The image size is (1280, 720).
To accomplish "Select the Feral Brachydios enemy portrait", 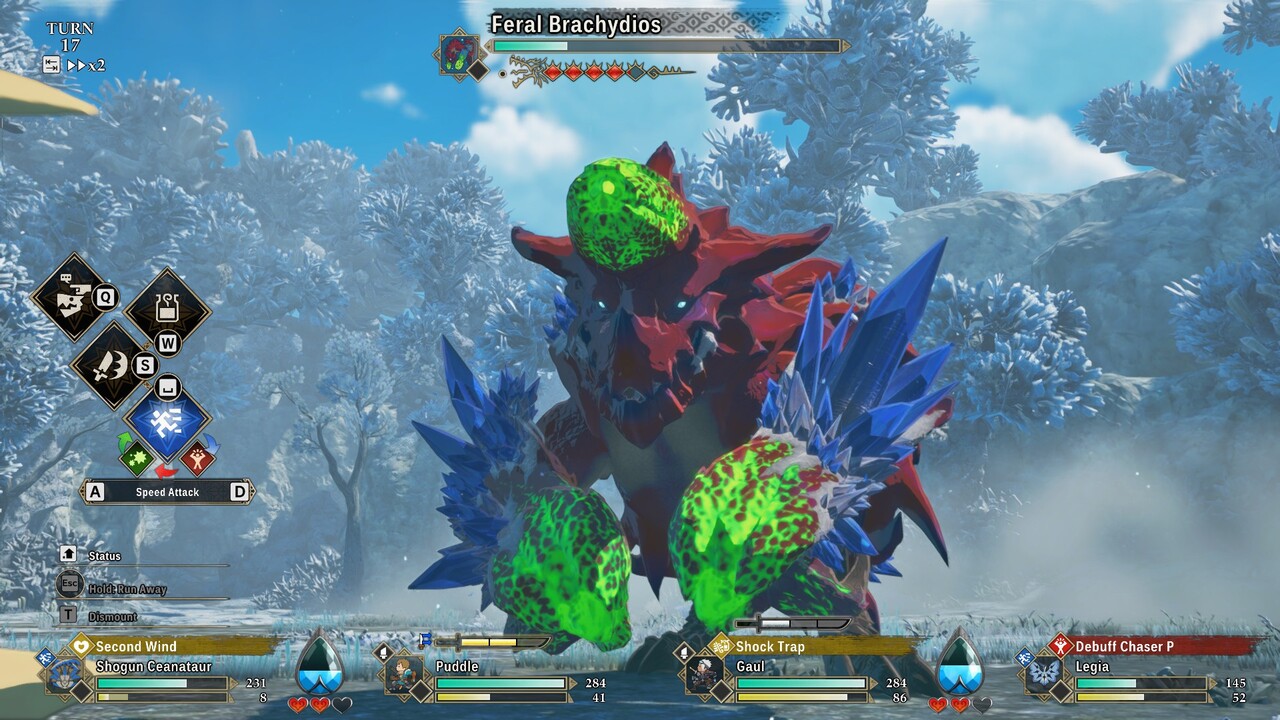I will pyautogui.click(x=460, y=55).
